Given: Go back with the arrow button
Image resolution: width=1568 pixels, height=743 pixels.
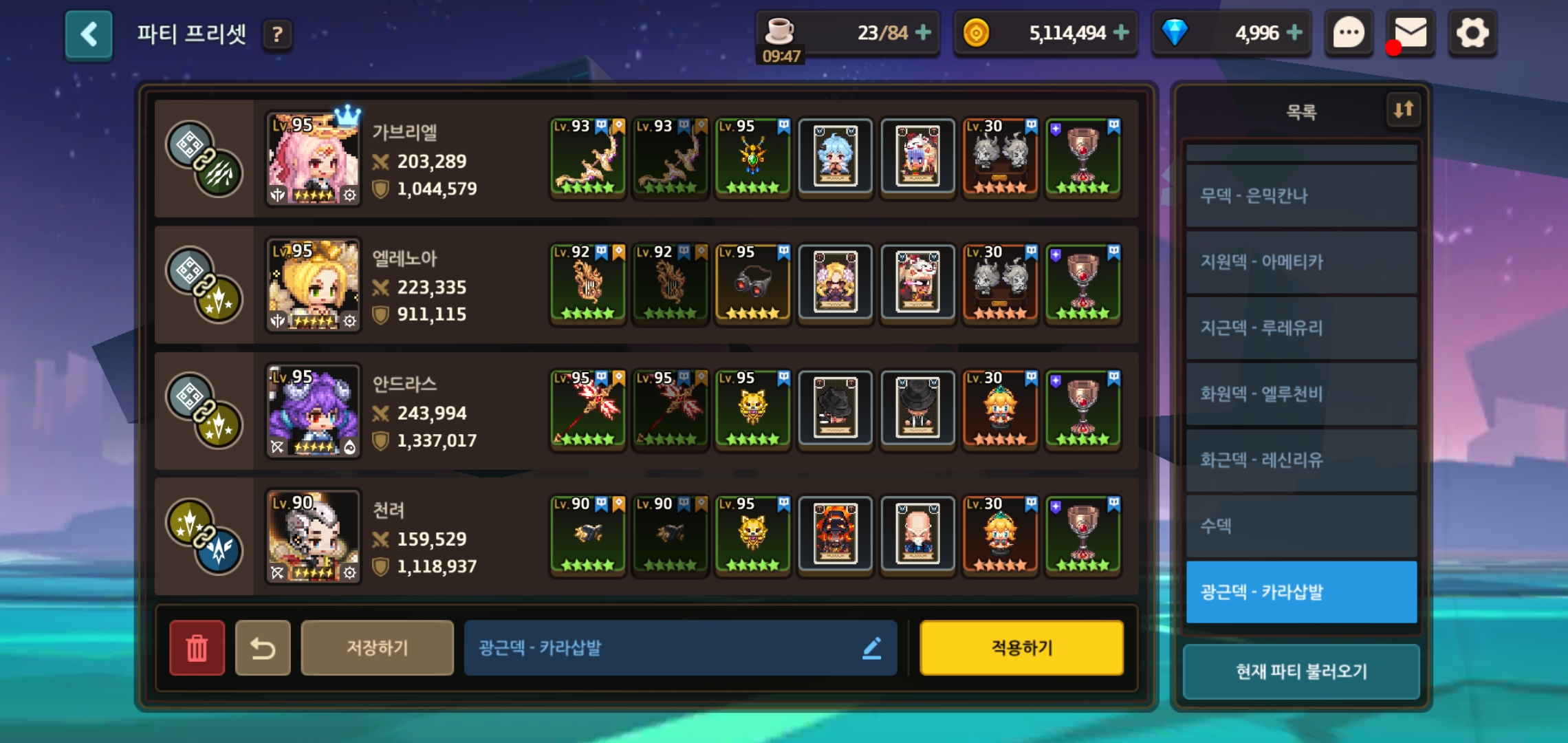Looking at the screenshot, I should (x=89, y=34).
